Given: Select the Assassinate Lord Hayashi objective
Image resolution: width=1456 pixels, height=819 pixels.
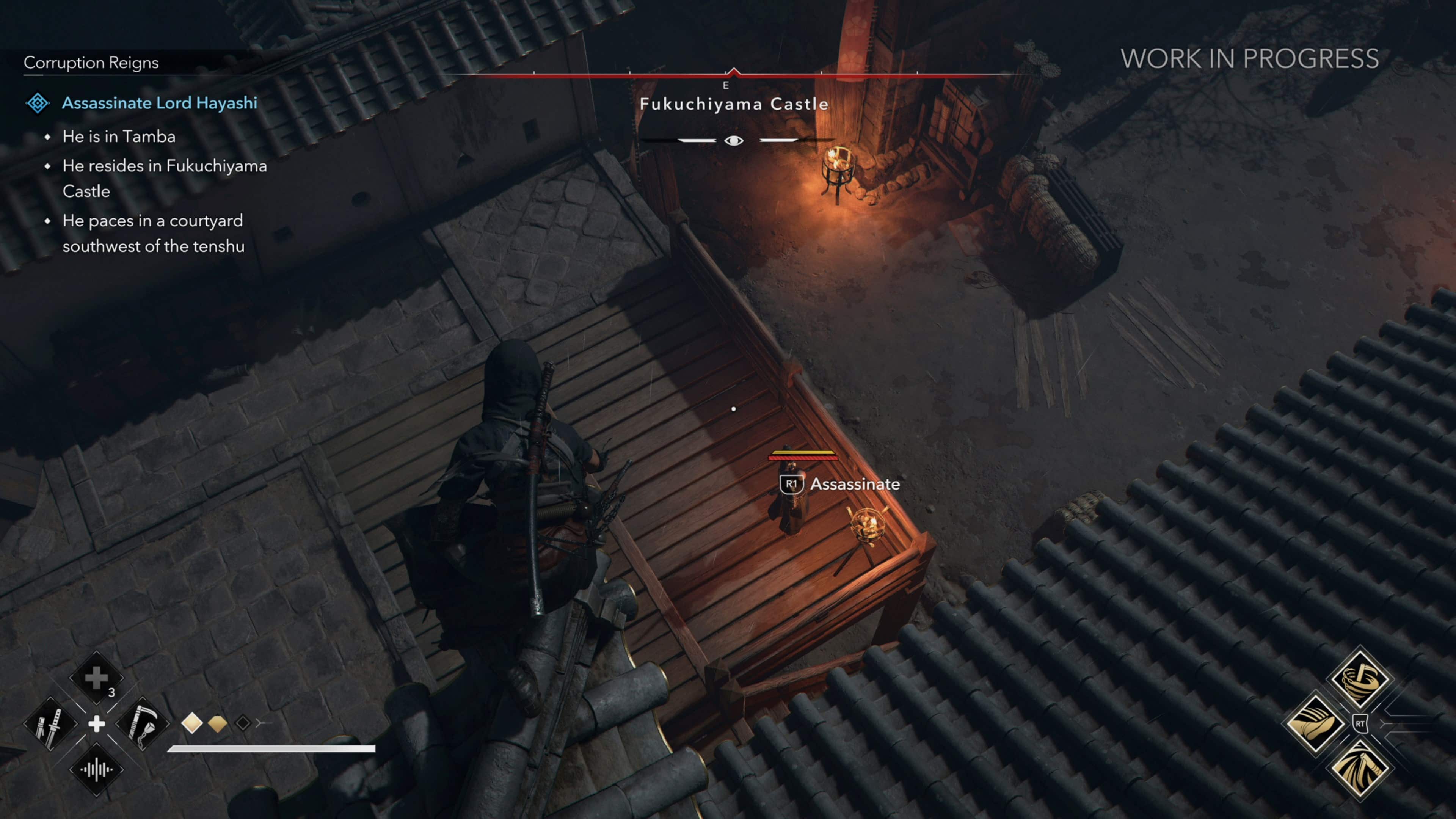Looking at the screenshot, I should [x=159, y=103].
